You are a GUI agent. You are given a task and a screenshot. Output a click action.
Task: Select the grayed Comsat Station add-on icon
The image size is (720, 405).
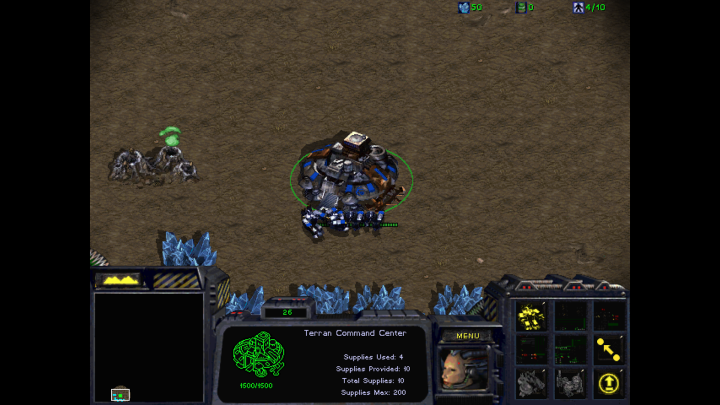click(532, 382)
